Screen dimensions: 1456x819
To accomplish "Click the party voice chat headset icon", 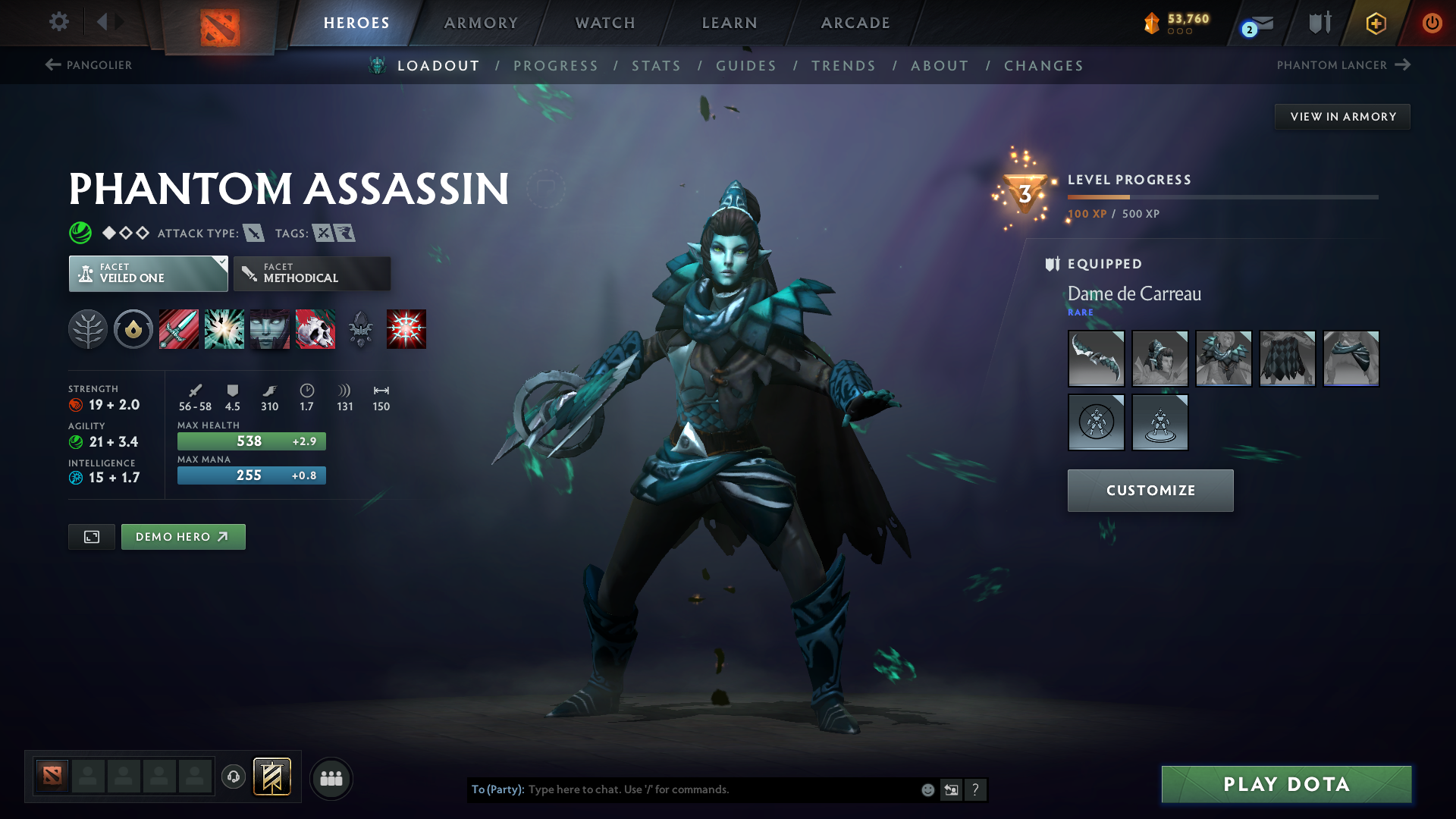I will point(234,778).
